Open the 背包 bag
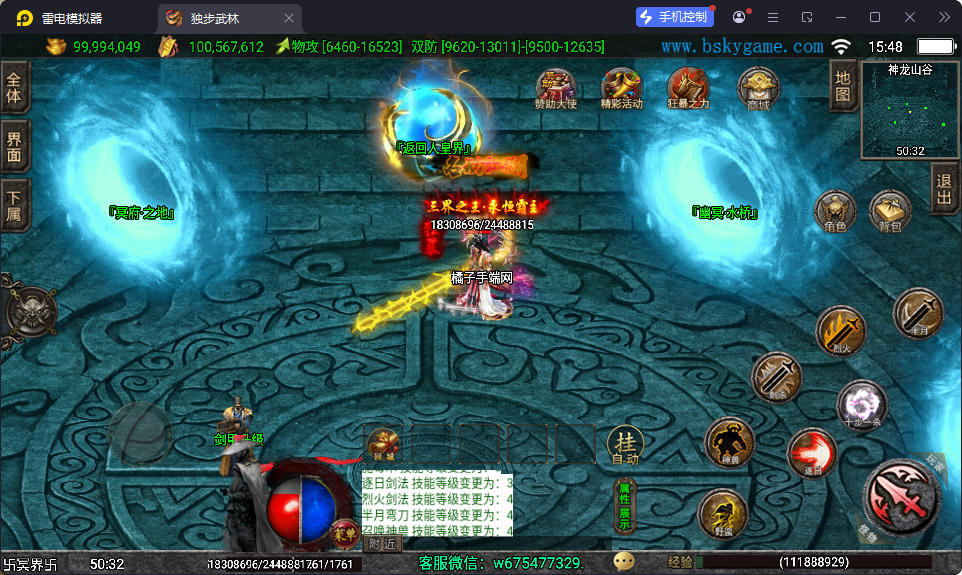The height and width of the screenshot is (575, 962). (889, 211)
